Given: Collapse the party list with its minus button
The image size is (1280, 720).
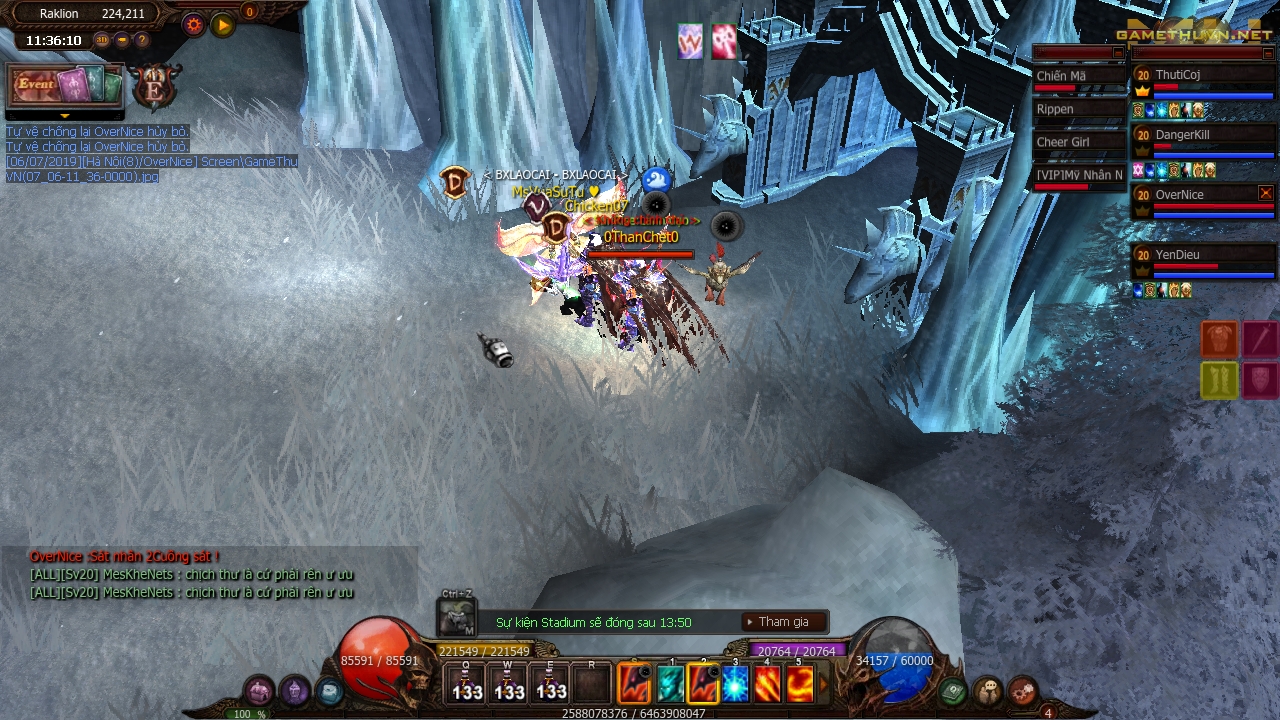Looking at the screenshot, I should click(x=1267, y=53).
